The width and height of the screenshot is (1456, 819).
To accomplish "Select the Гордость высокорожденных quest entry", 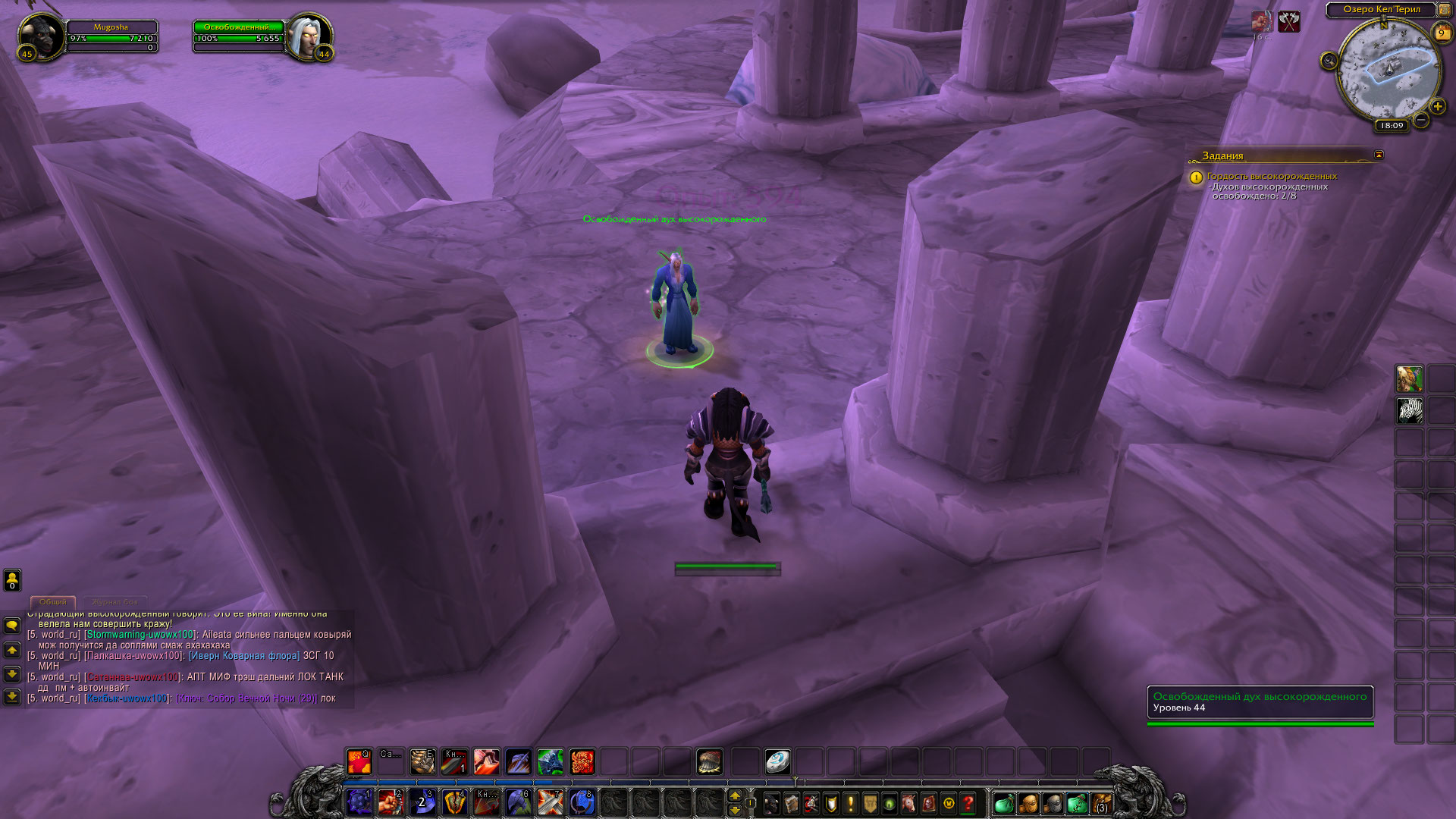I will tap(1272, 176).
